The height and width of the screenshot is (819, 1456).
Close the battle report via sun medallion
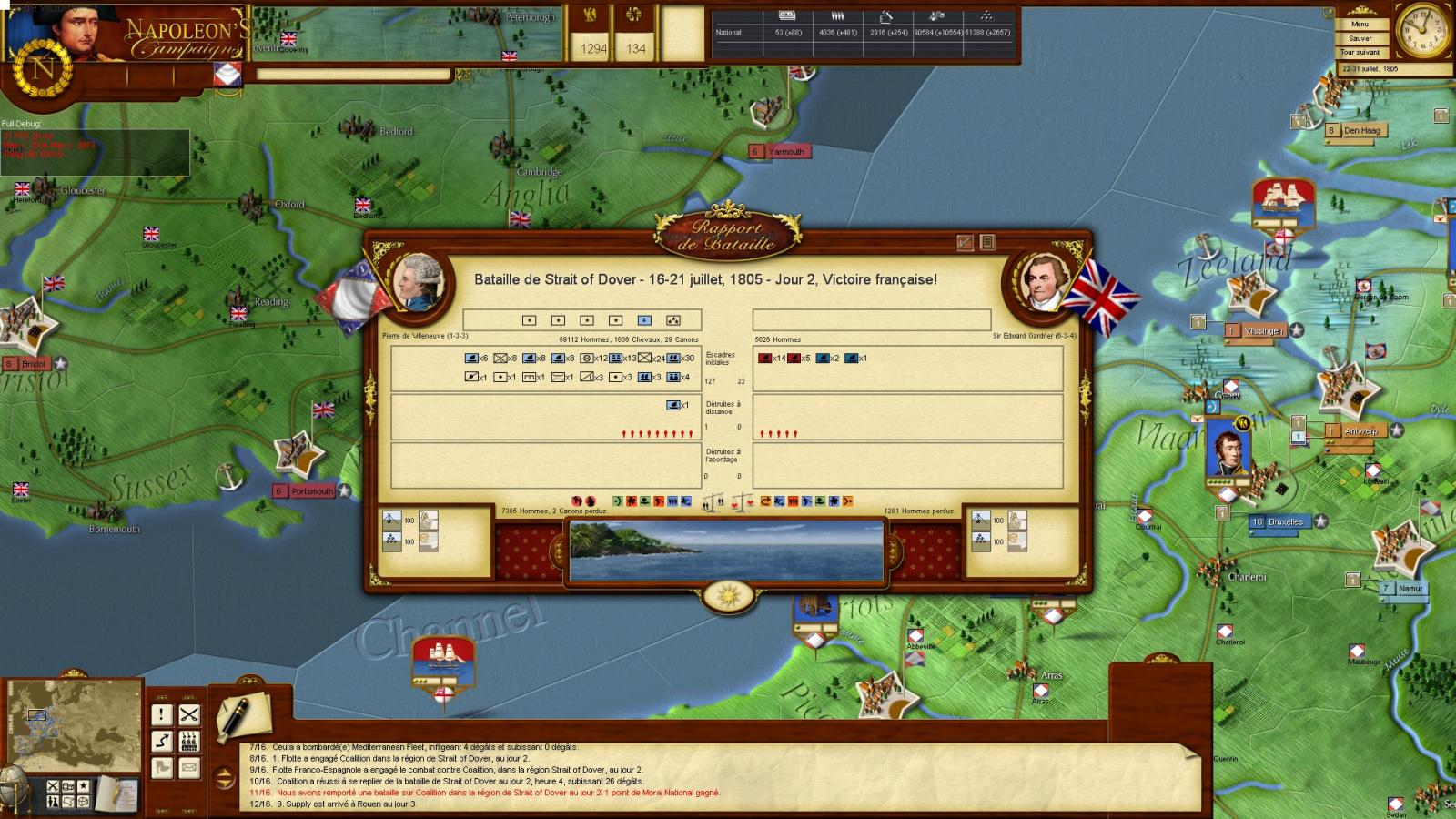pos(727,596)
